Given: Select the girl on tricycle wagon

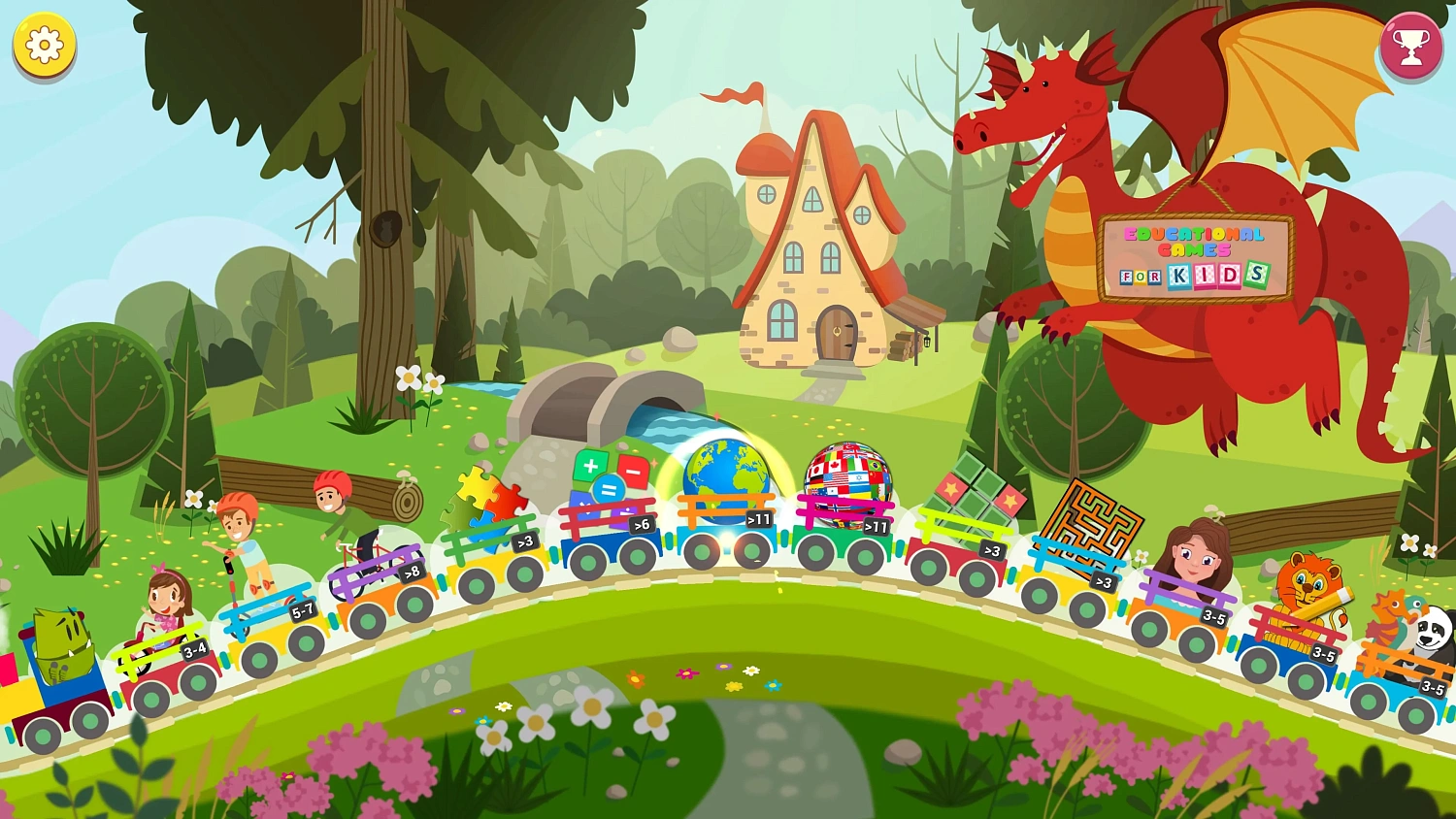Looking at the screenshot, I should 163,597.
